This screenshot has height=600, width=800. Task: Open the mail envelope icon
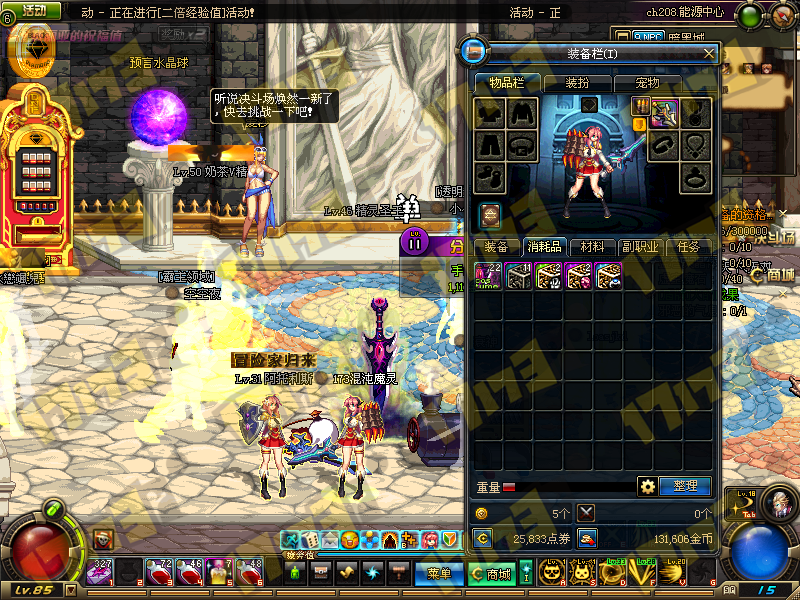[x=331, y=540]
